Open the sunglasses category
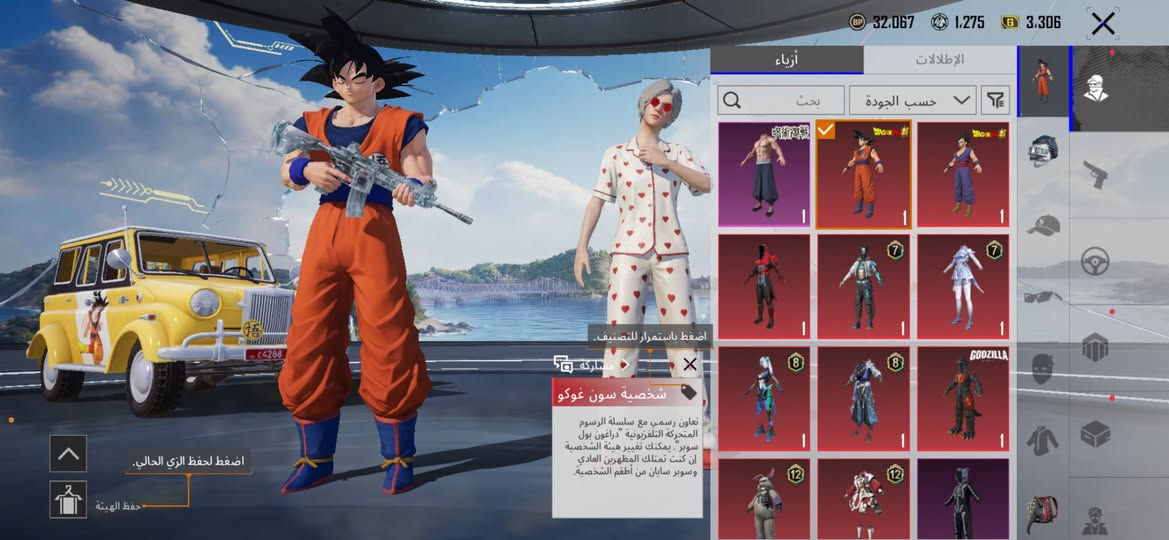Image resolution: width=1169 pixels, height=540 pixels. (1042, 296)
